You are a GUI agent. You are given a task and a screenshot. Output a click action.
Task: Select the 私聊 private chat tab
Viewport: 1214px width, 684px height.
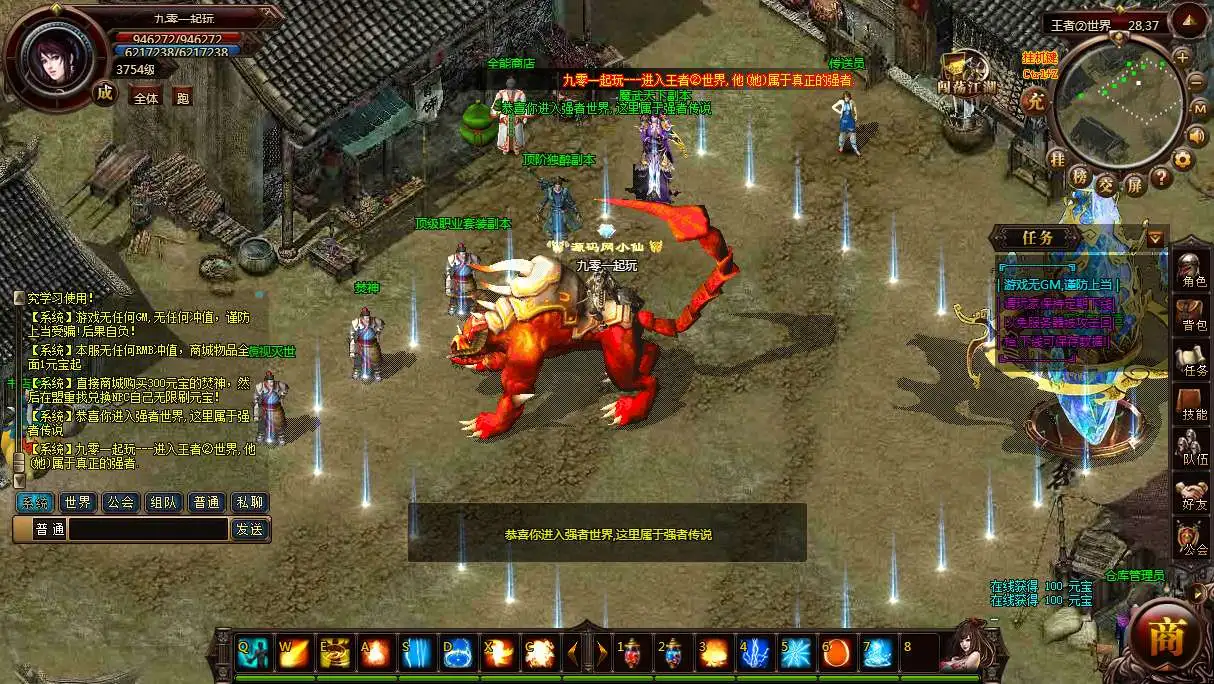pos(249,502)
